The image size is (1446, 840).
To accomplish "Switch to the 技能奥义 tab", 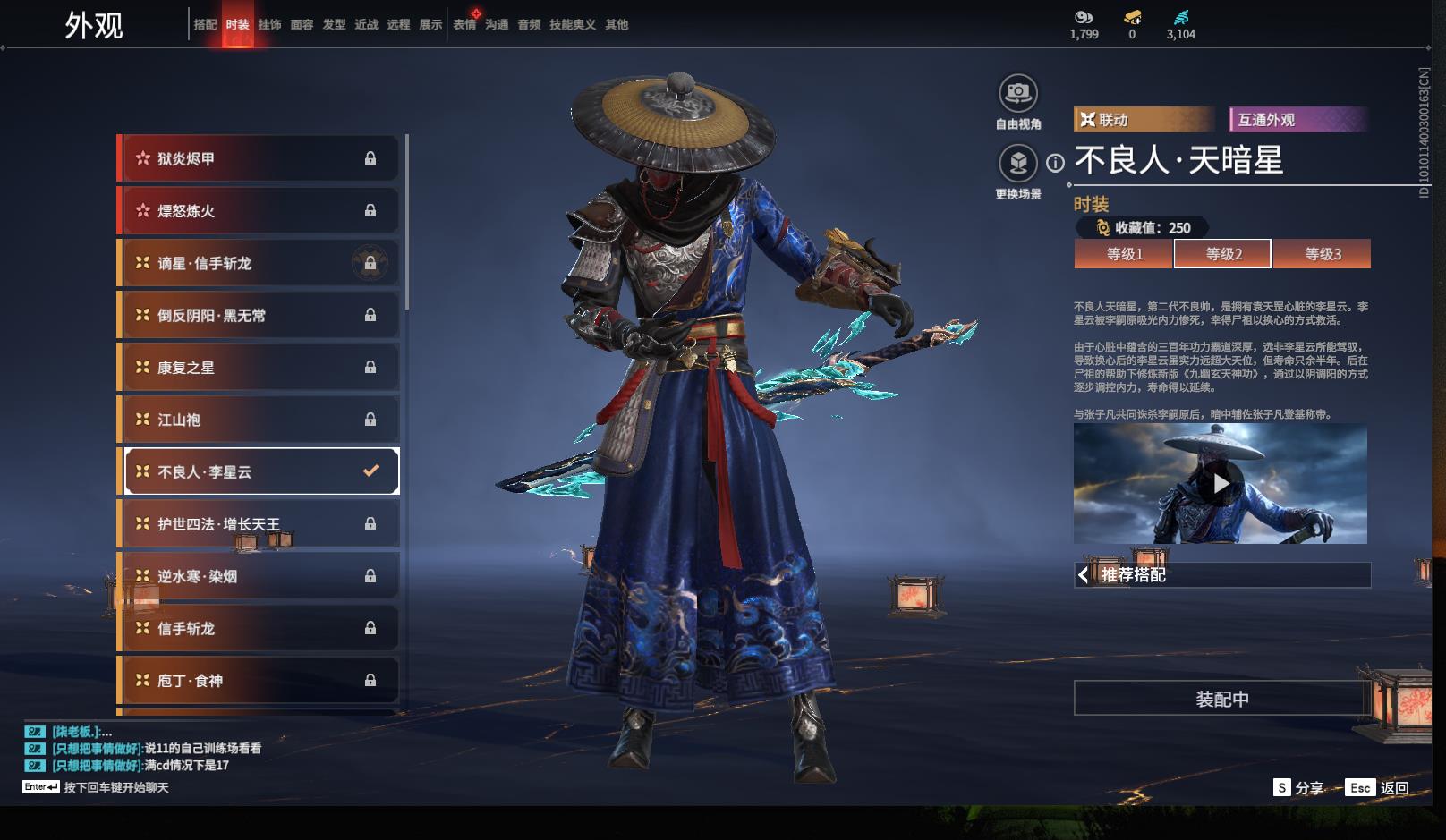I will 572,25.
